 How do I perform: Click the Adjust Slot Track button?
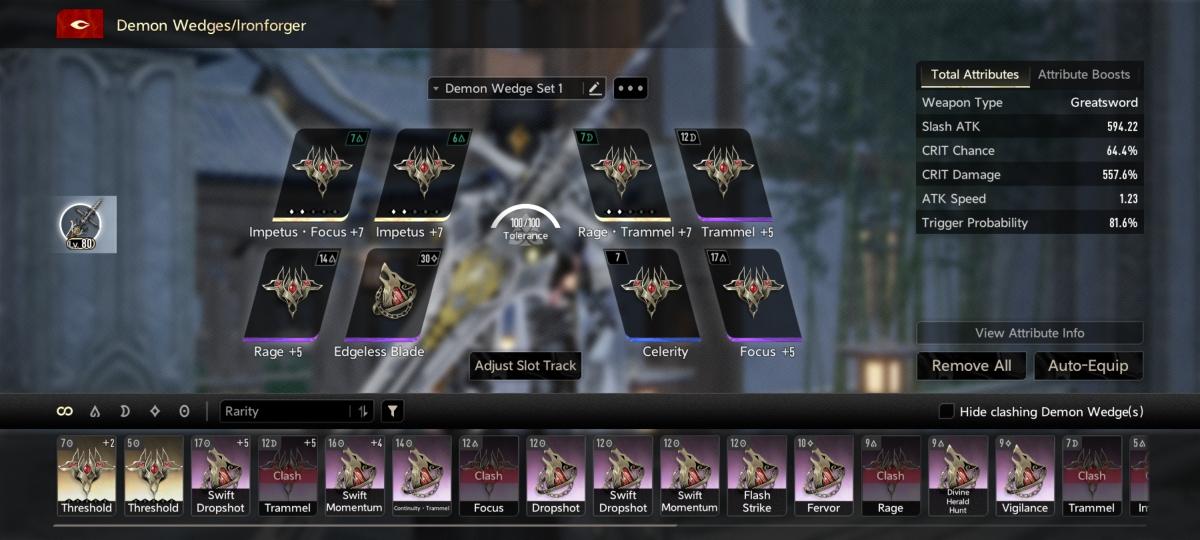coord(525,366)
